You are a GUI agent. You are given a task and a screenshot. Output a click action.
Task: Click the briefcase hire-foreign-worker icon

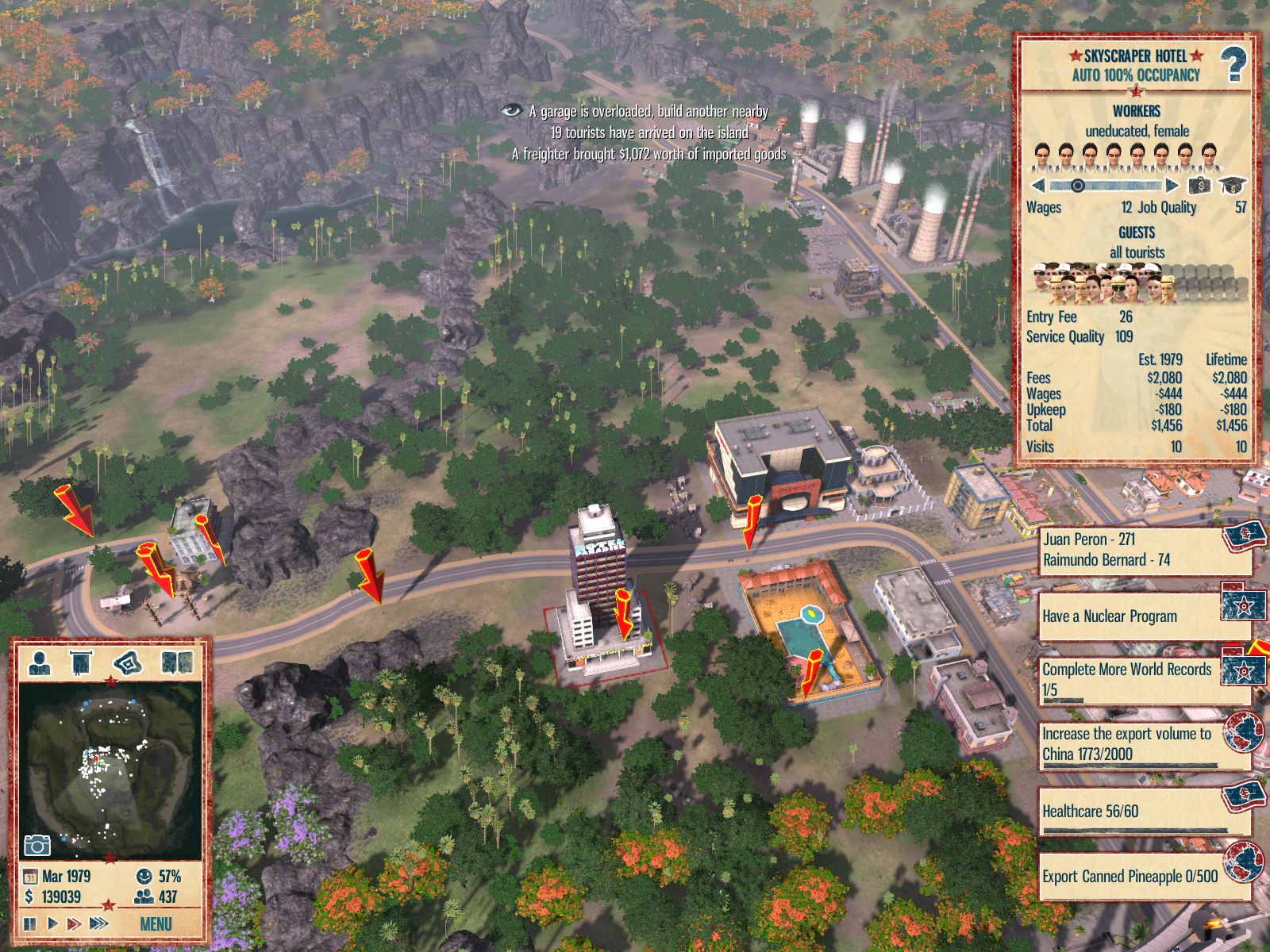[x=1199, y=186]
